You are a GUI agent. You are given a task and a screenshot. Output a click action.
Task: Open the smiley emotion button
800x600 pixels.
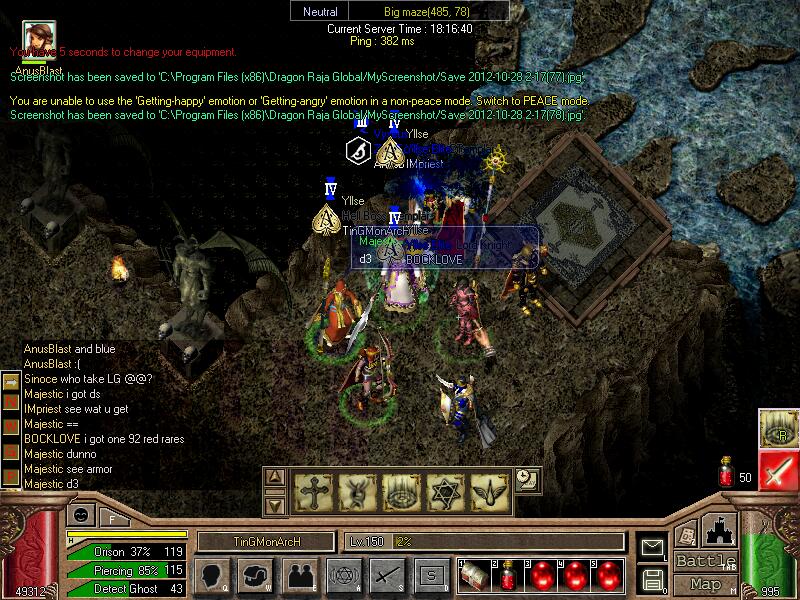[79, 516]
